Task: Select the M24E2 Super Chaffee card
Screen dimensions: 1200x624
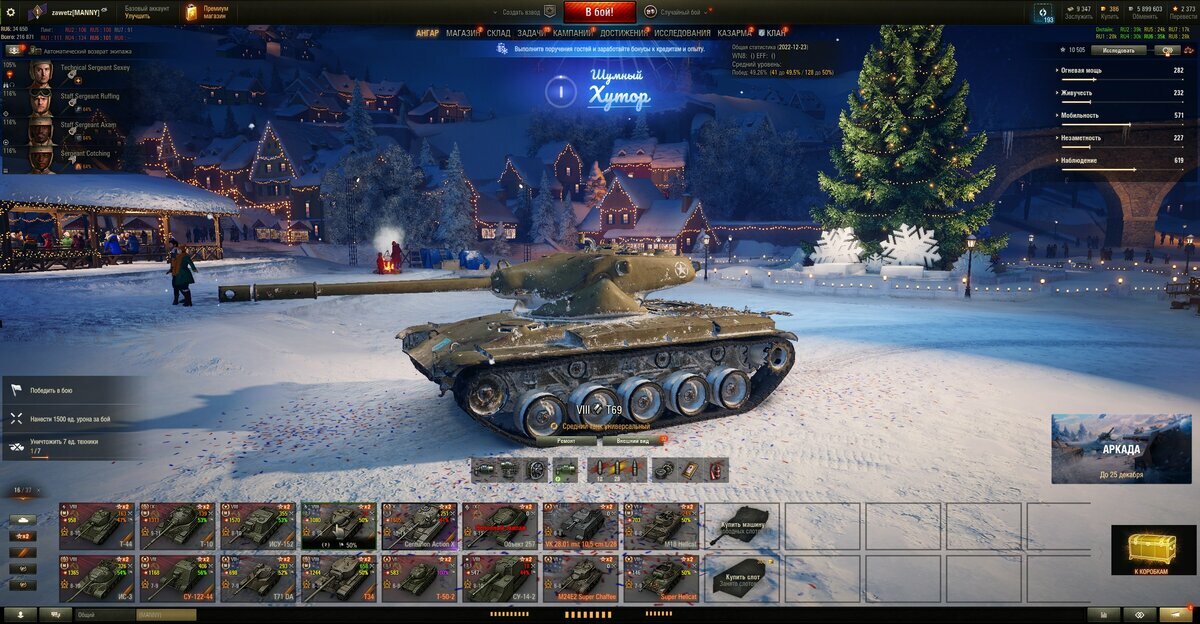Action: click(x=580, y=579)
